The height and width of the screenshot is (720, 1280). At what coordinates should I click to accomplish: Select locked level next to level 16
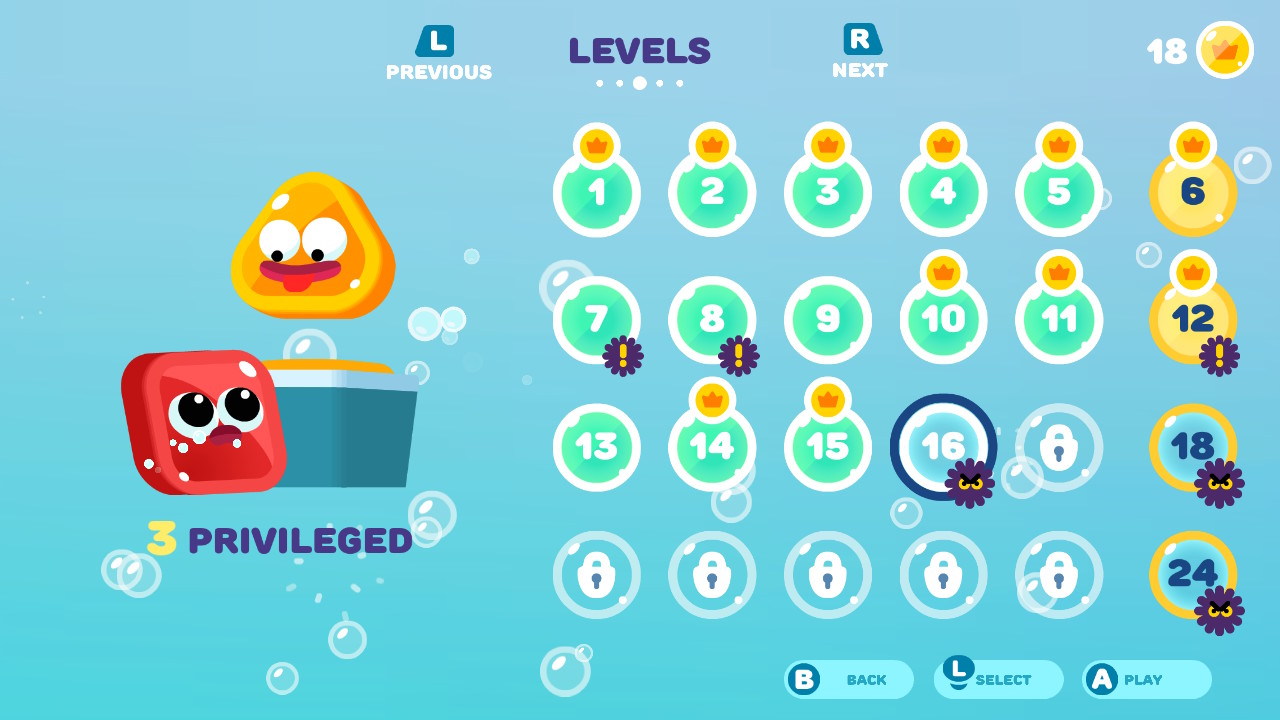1058,447
